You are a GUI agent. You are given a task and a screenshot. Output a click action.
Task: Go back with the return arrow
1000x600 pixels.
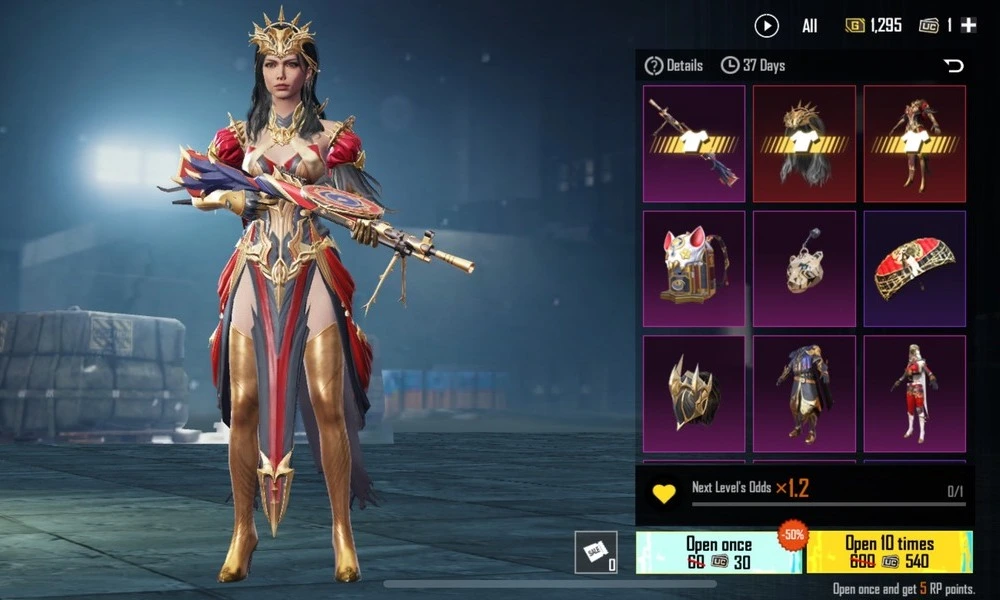pyautogui.click(x=954, y=66)
